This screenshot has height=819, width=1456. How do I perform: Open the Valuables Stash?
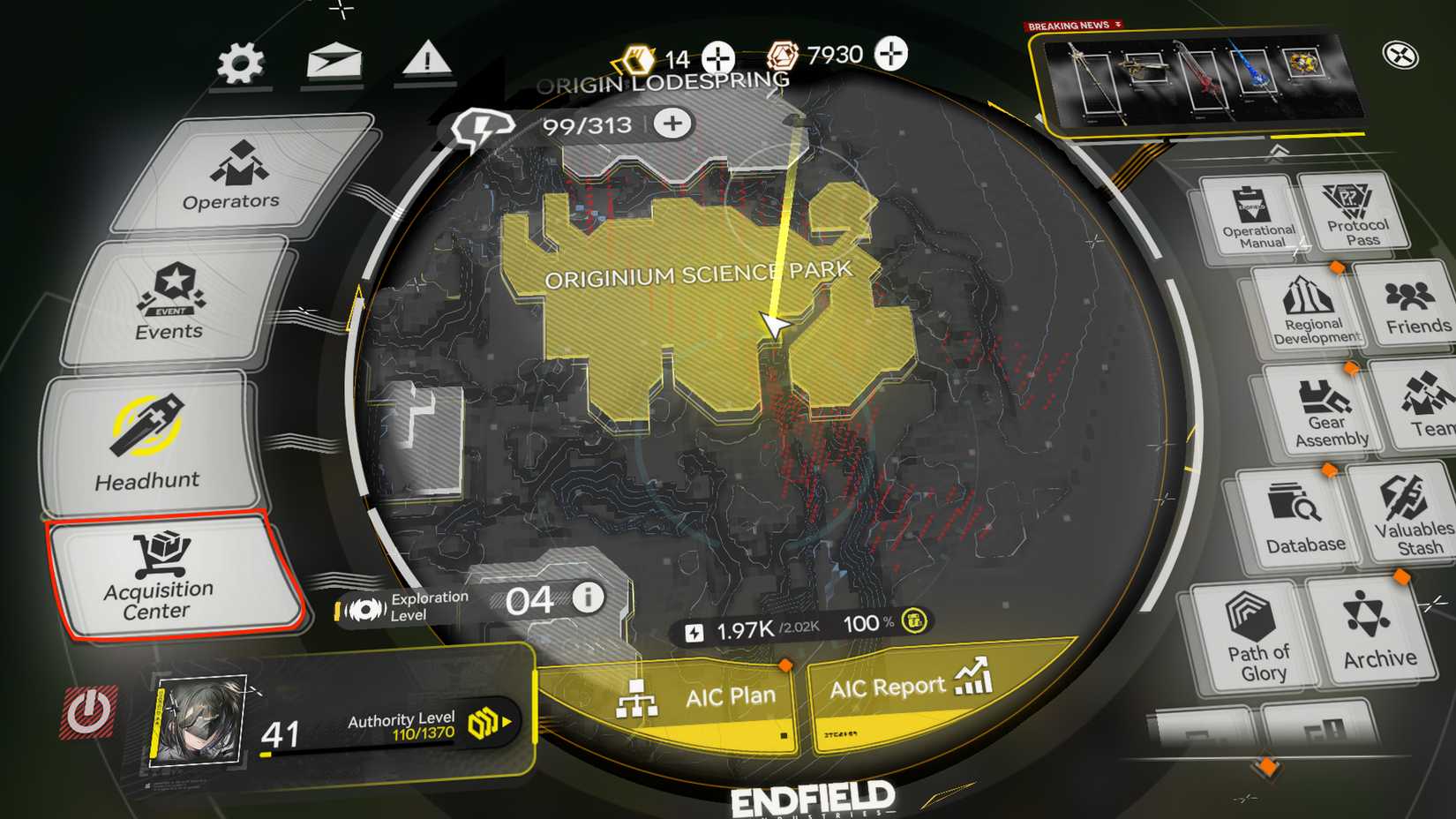(1412, 516)
